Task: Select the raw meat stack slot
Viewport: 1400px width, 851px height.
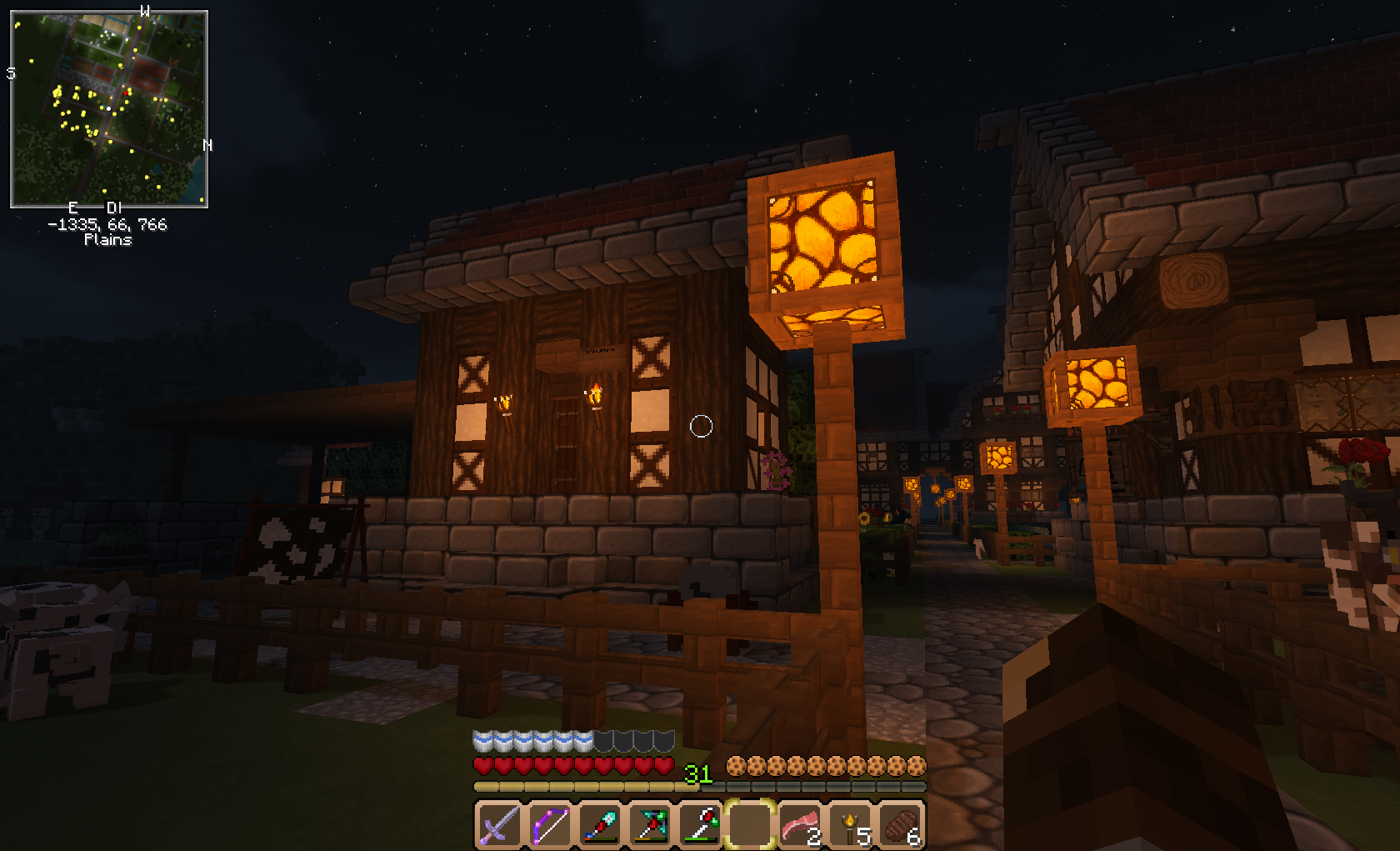Action: click(x=800, y=826)
